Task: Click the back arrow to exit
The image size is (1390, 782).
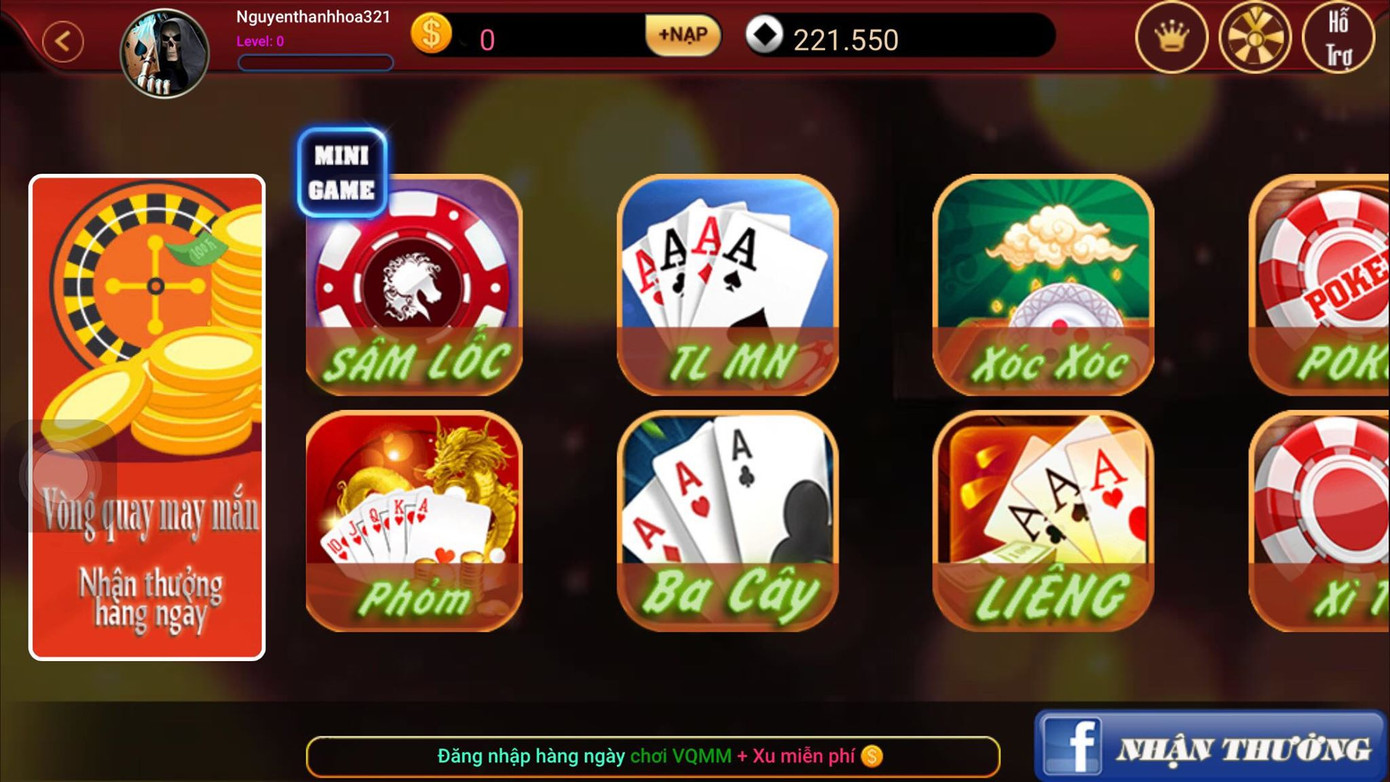Action: point(62,40)
